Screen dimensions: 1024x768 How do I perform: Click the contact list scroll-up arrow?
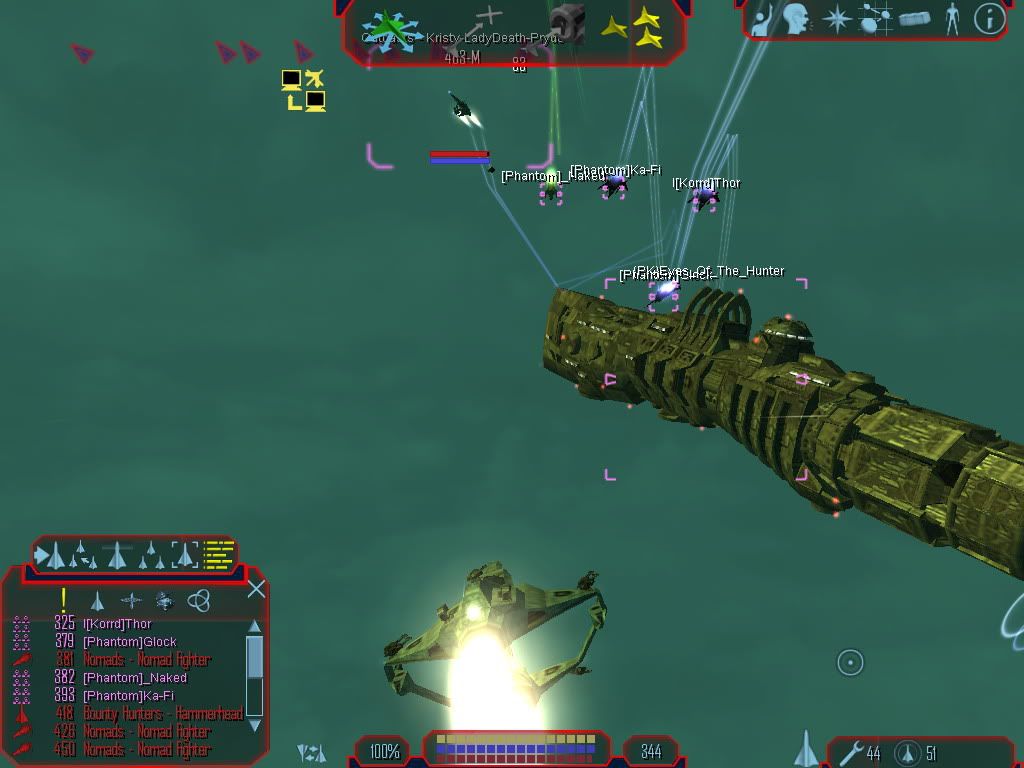tap(254, 627)
